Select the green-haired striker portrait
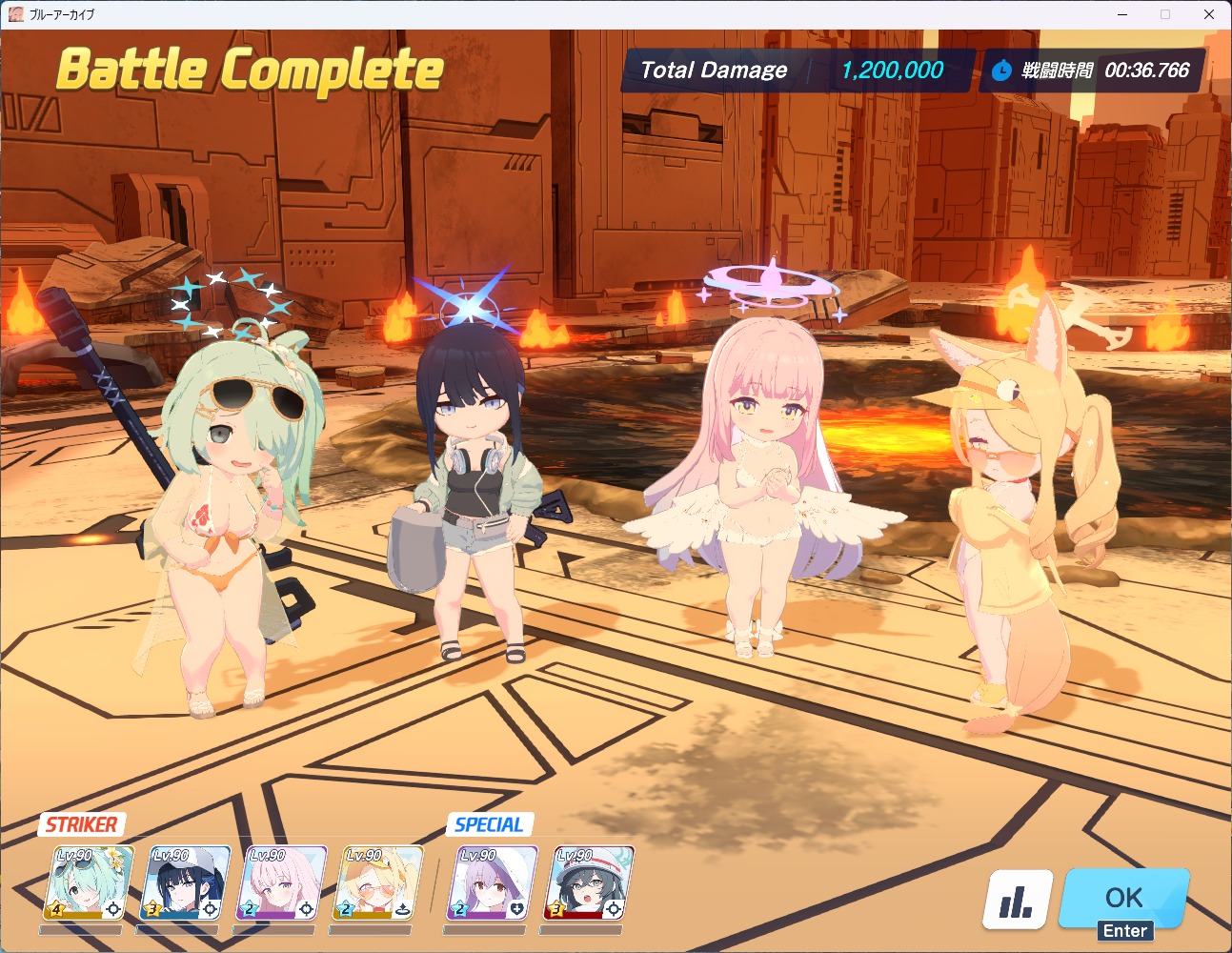The width and height of the screenshot is (1232, 953). [x=90, y=883]
